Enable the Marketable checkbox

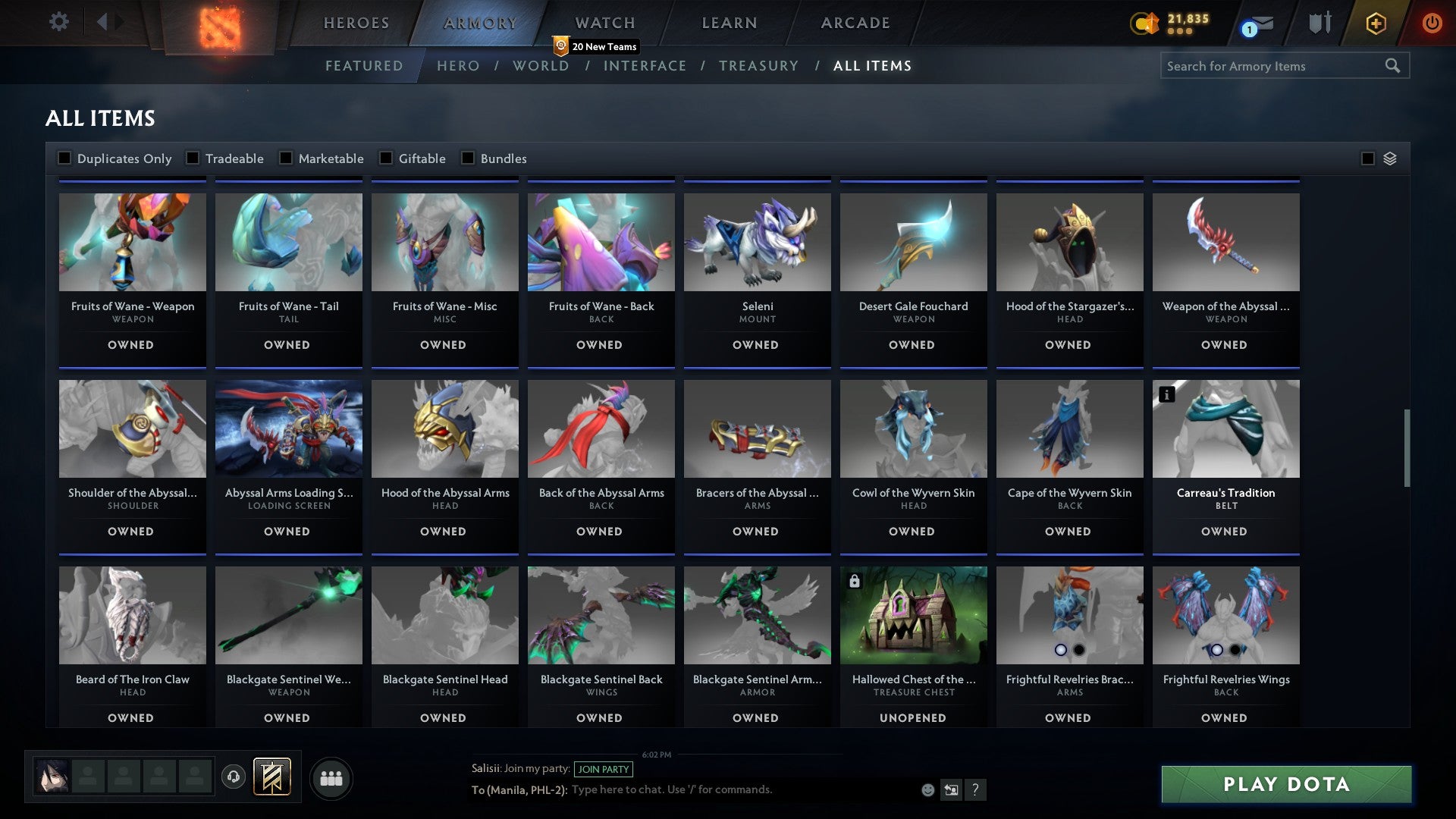tap(286, 158)
